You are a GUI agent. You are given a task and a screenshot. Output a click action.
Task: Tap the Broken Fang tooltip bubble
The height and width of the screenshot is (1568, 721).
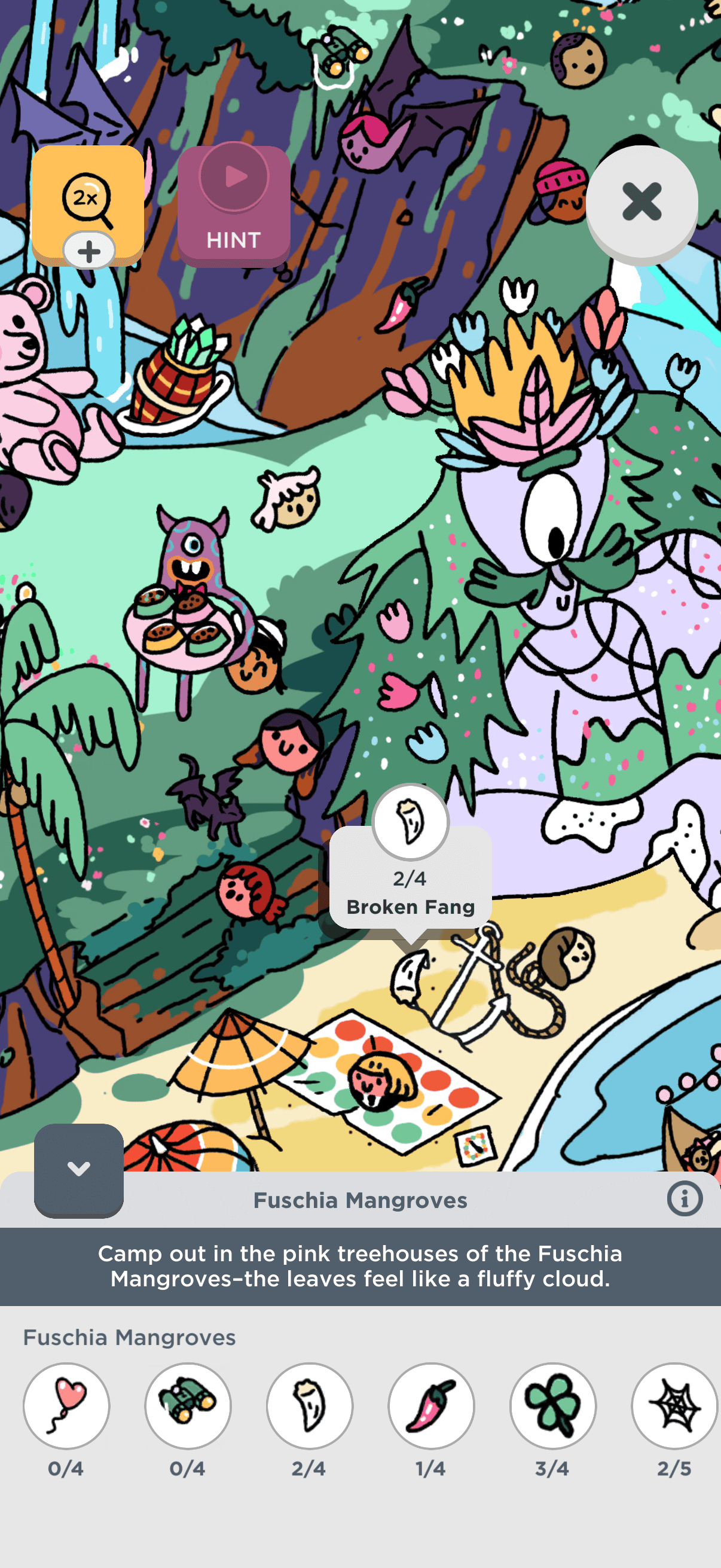[x=411, y=878]
